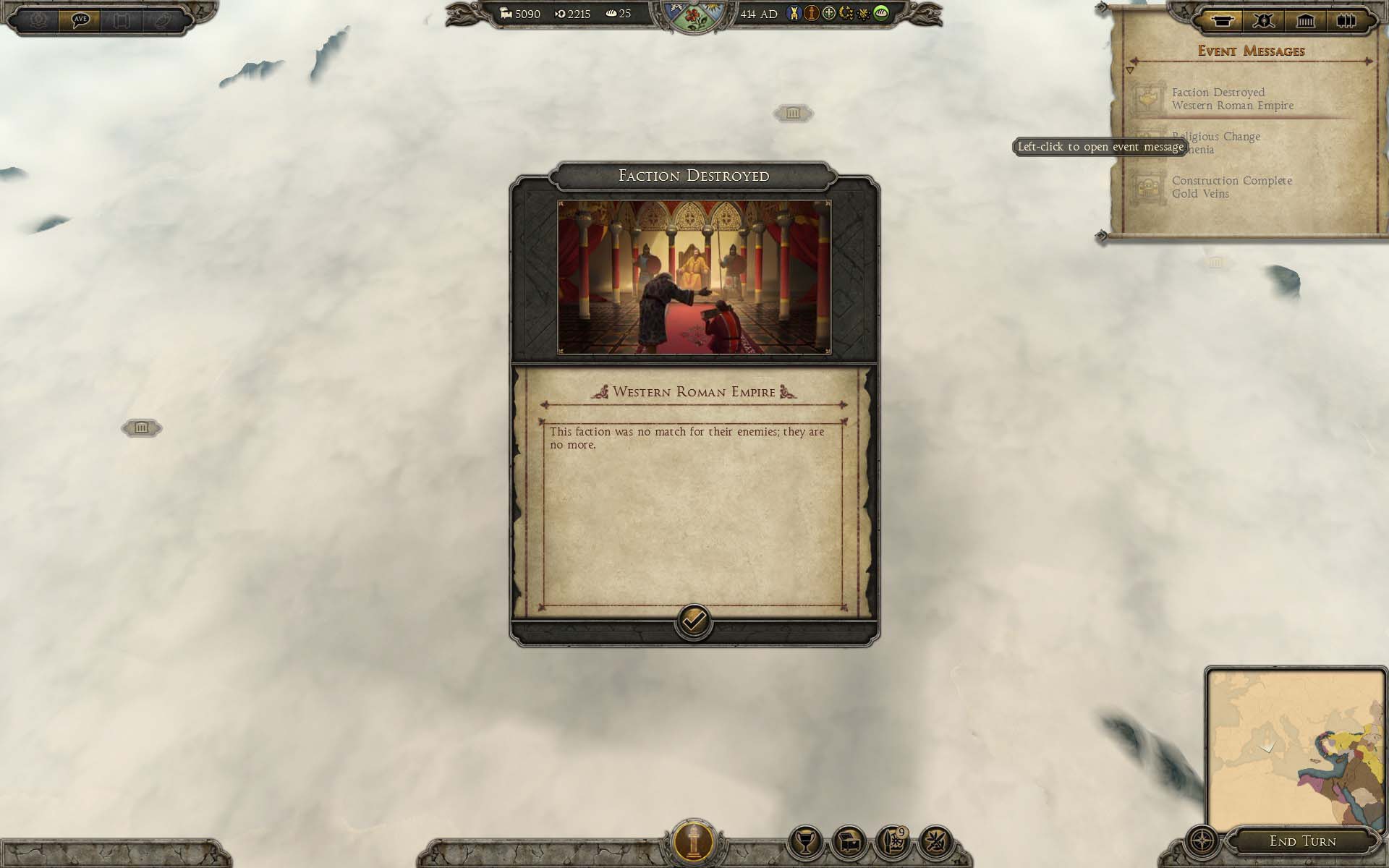
Task: Open the Construction Complete Gold Veins message
Action: [x=1231, y=187]
